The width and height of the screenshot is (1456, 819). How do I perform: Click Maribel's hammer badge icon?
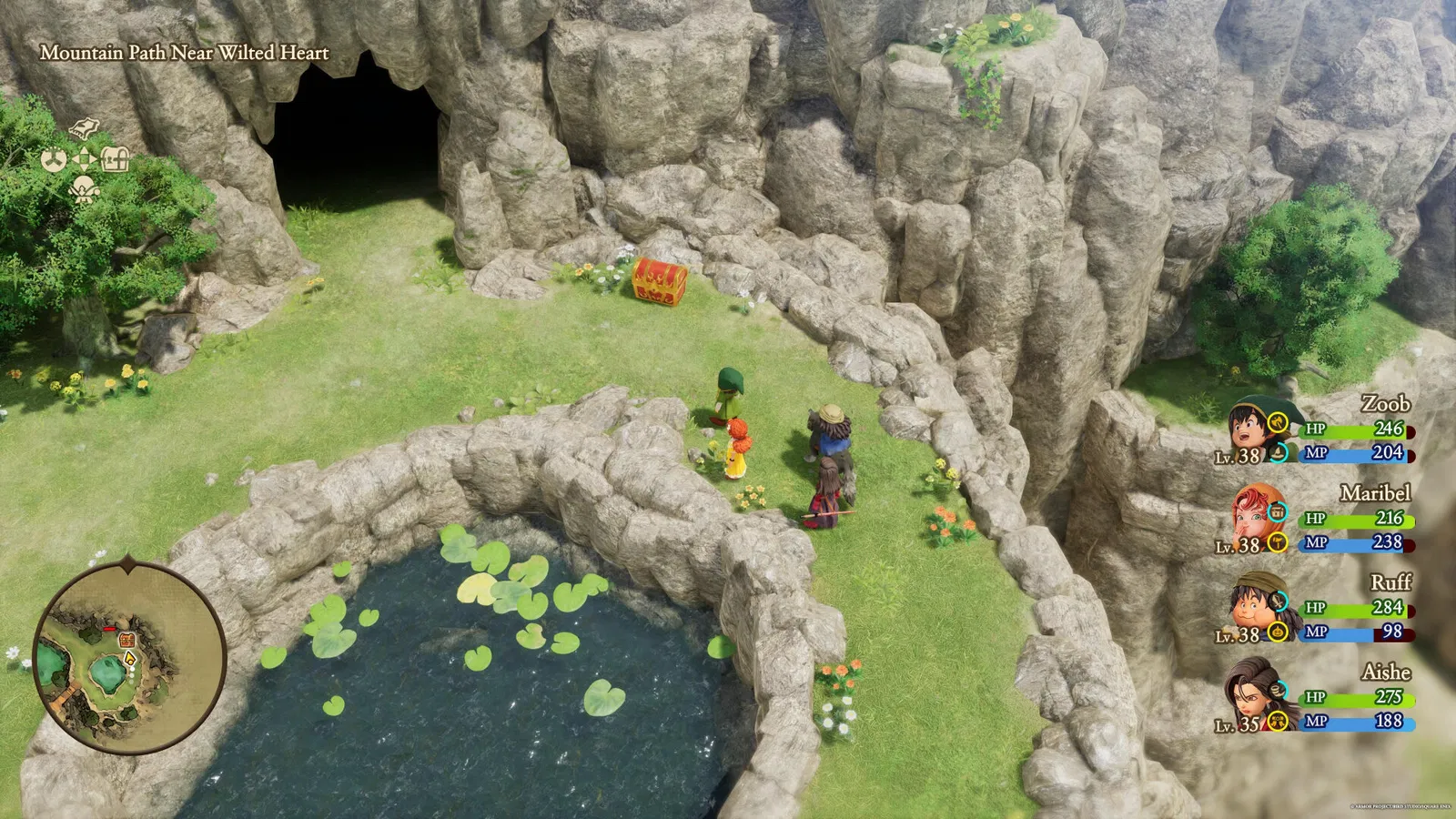[1277, 542]
